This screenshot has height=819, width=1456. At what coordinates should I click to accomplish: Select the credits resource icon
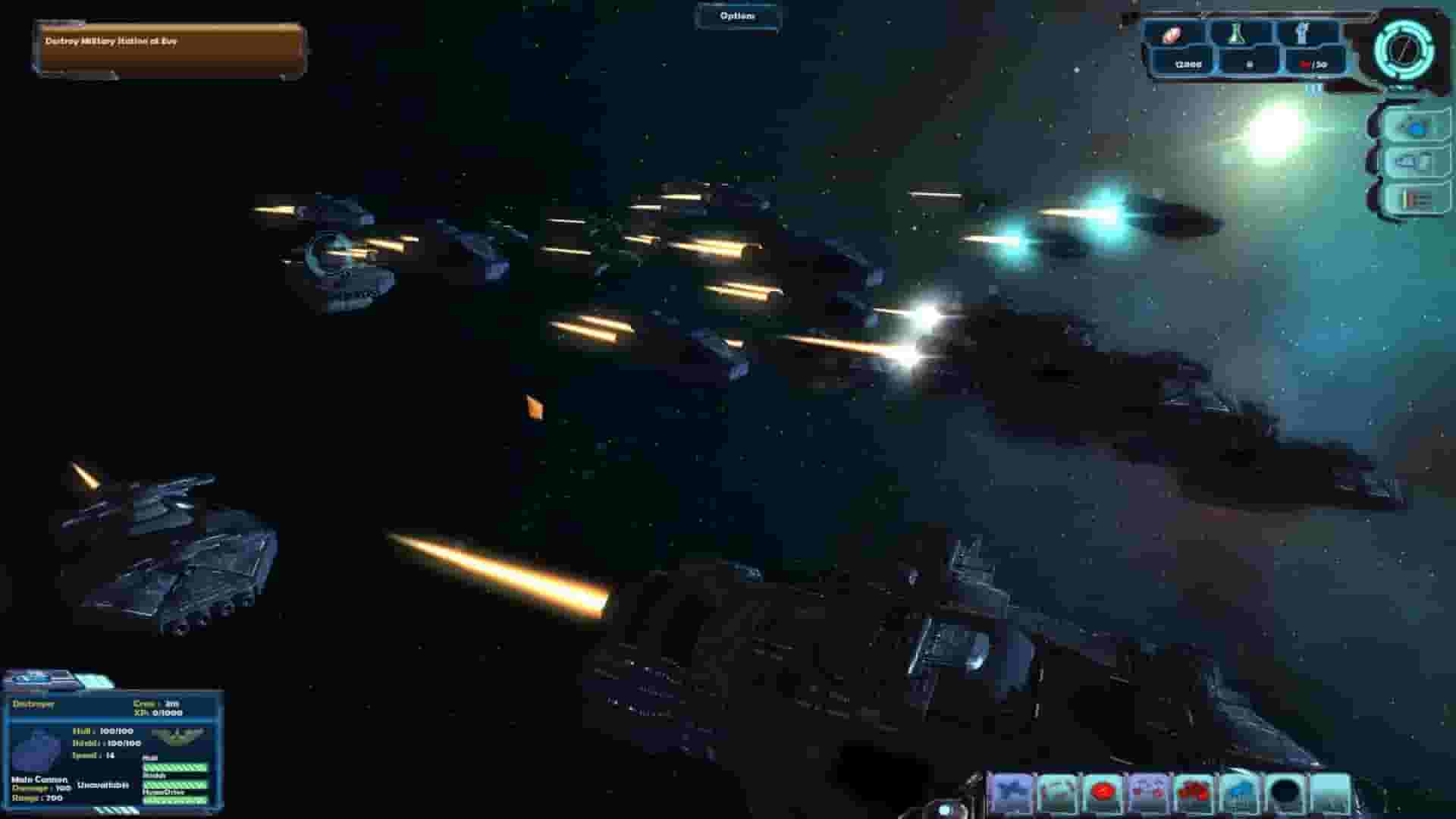(x=1172, y=34)
